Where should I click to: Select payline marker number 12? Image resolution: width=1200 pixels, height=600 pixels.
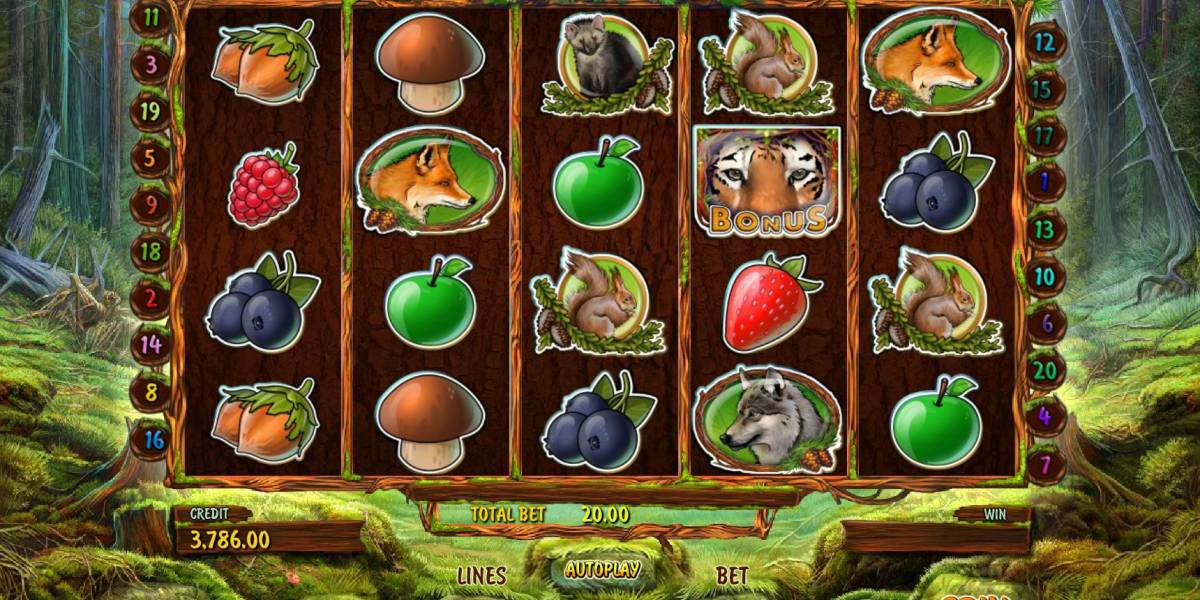(x=1045, y=42)
